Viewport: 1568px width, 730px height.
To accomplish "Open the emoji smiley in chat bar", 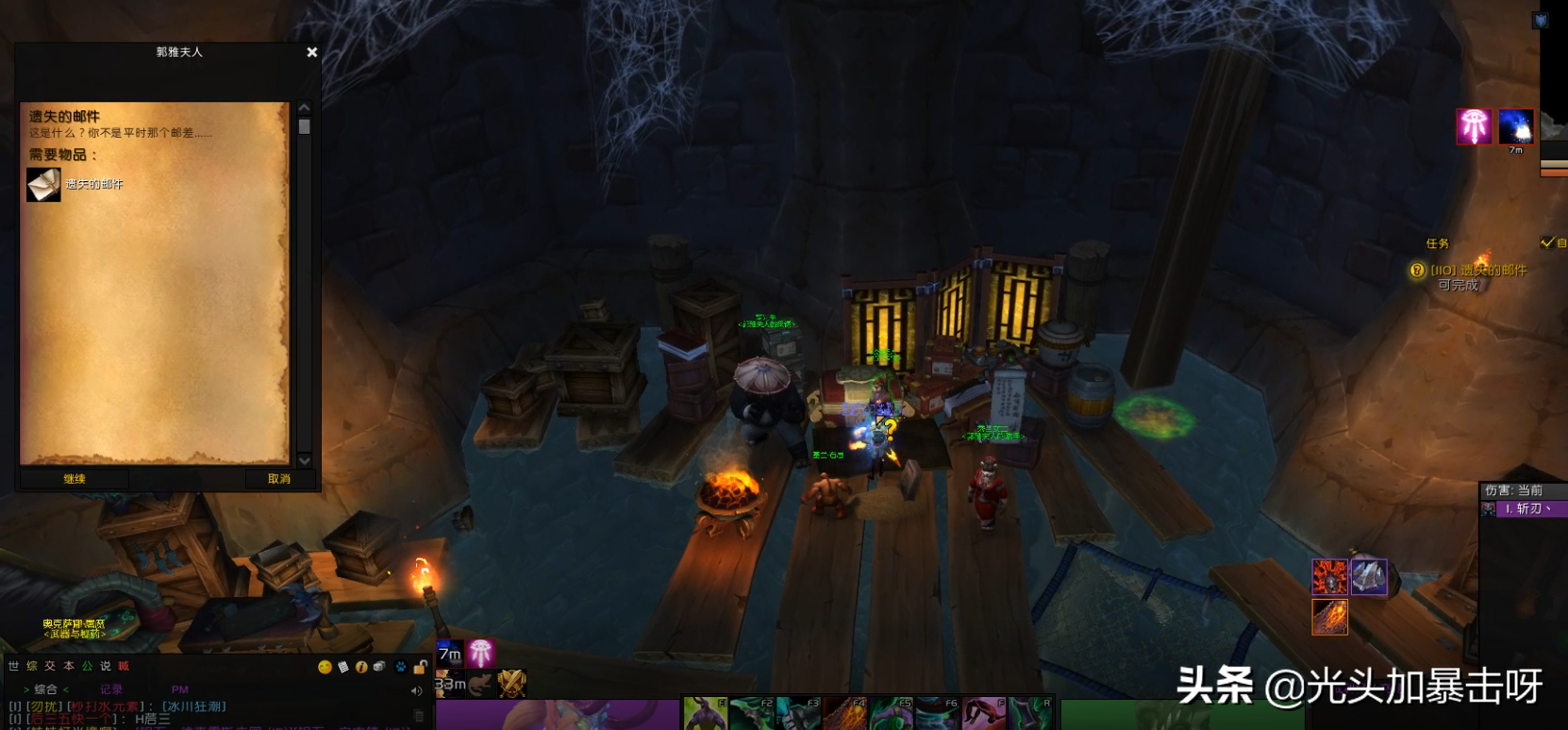I will click(325, 668).
